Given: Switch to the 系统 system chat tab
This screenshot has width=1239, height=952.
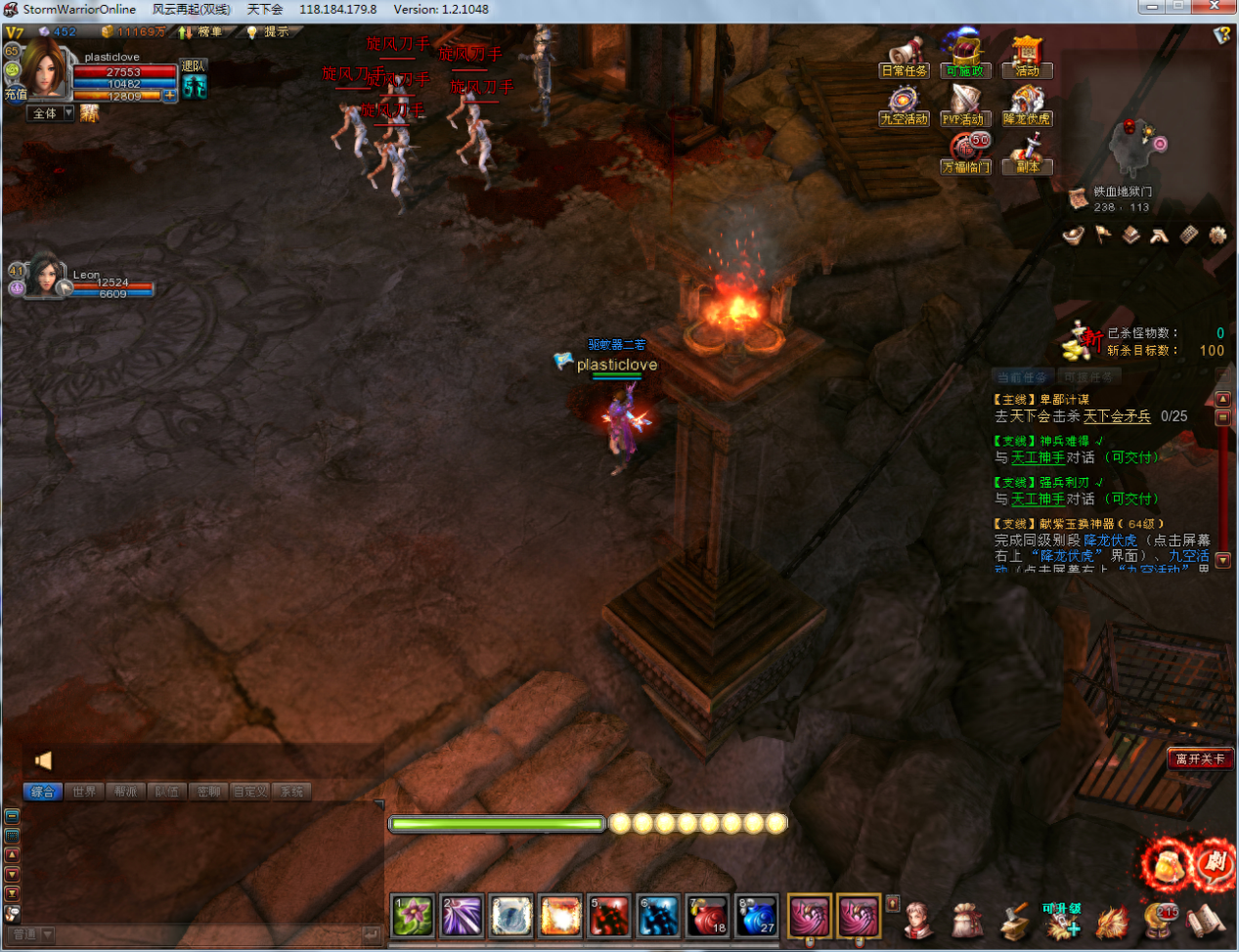Looking at the screenshot, I should click(291, 792).
